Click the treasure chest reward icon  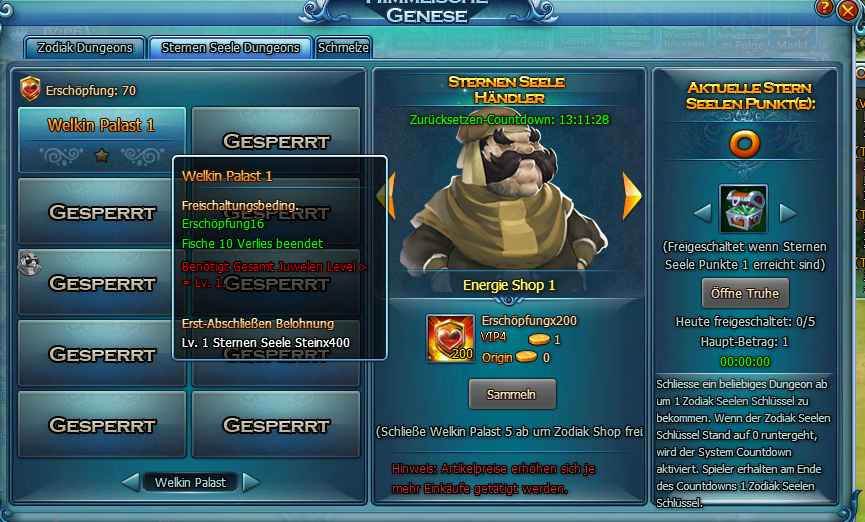pyautogui.click(x=744, y=209)
